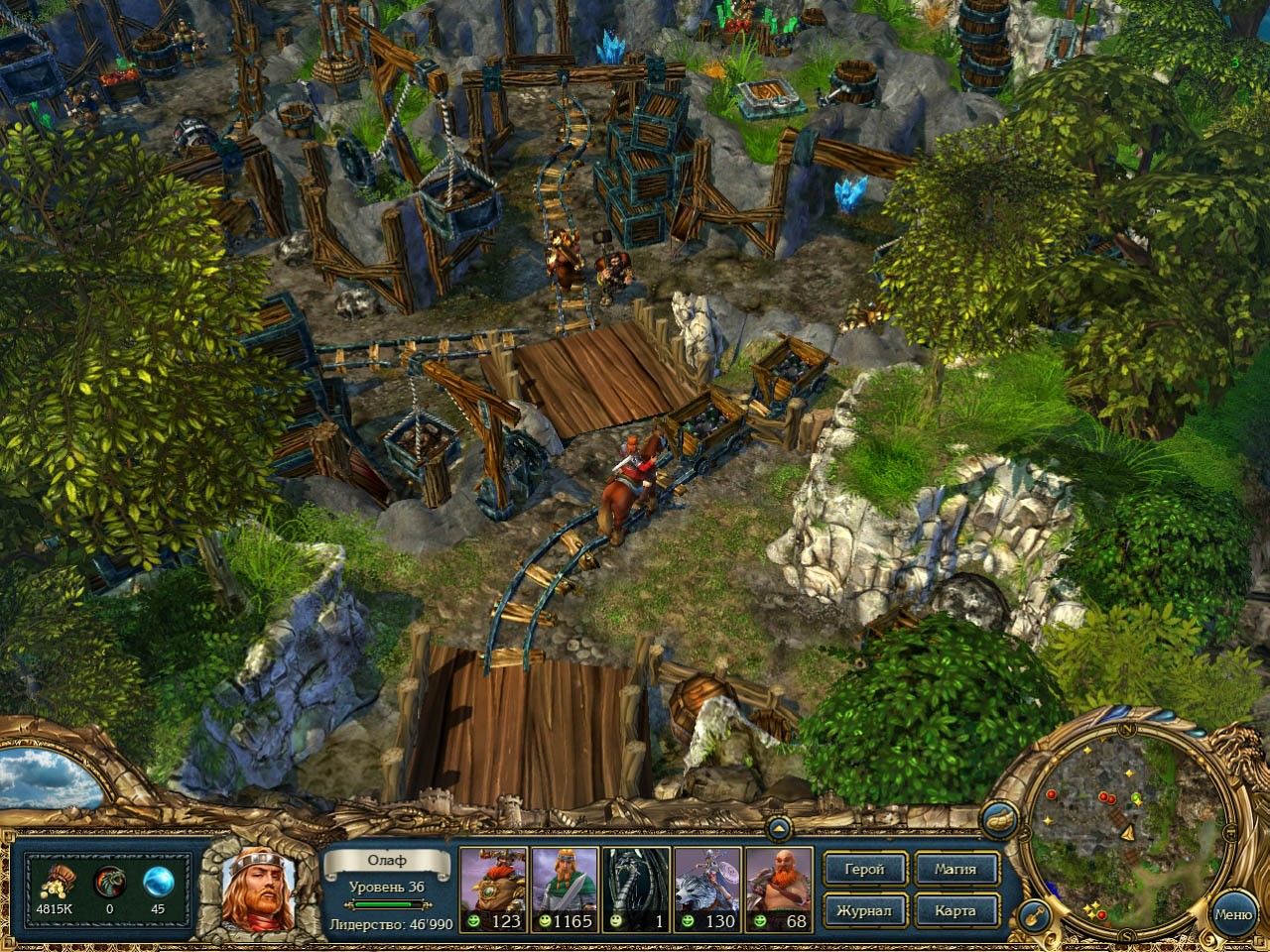This screenshot has height=952, width=1270.
Task: Open the Магия spell book
Action: (954, 870)
